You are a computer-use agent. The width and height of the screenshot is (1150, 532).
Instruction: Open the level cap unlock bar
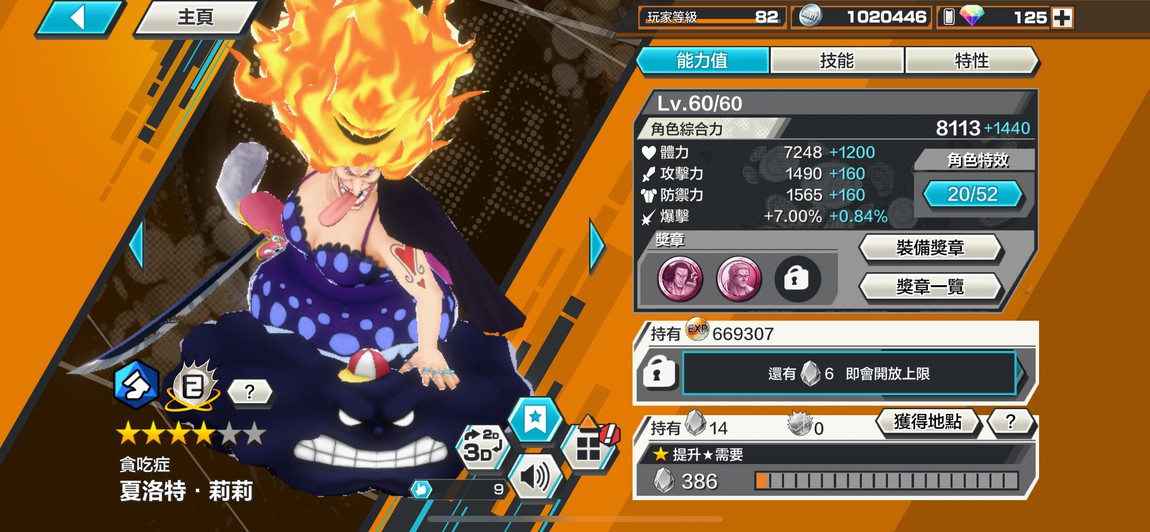pos(848,374)
